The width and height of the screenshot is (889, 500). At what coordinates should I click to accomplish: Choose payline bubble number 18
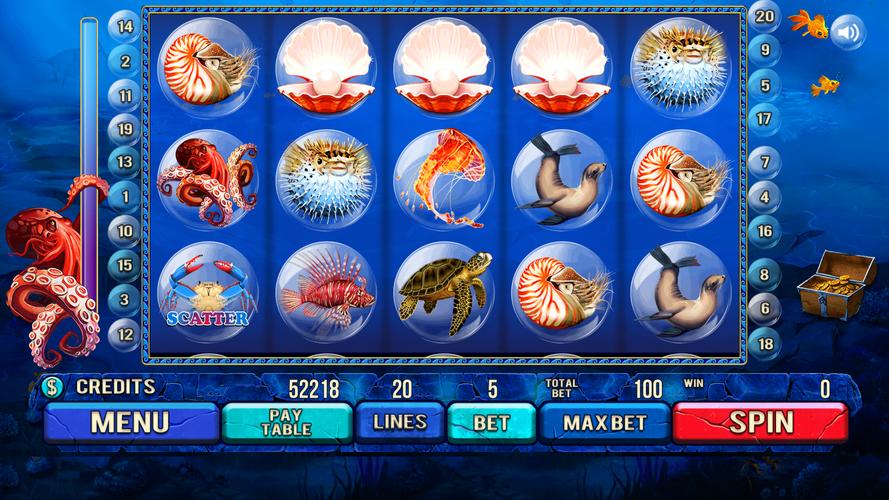coord(765,342)
